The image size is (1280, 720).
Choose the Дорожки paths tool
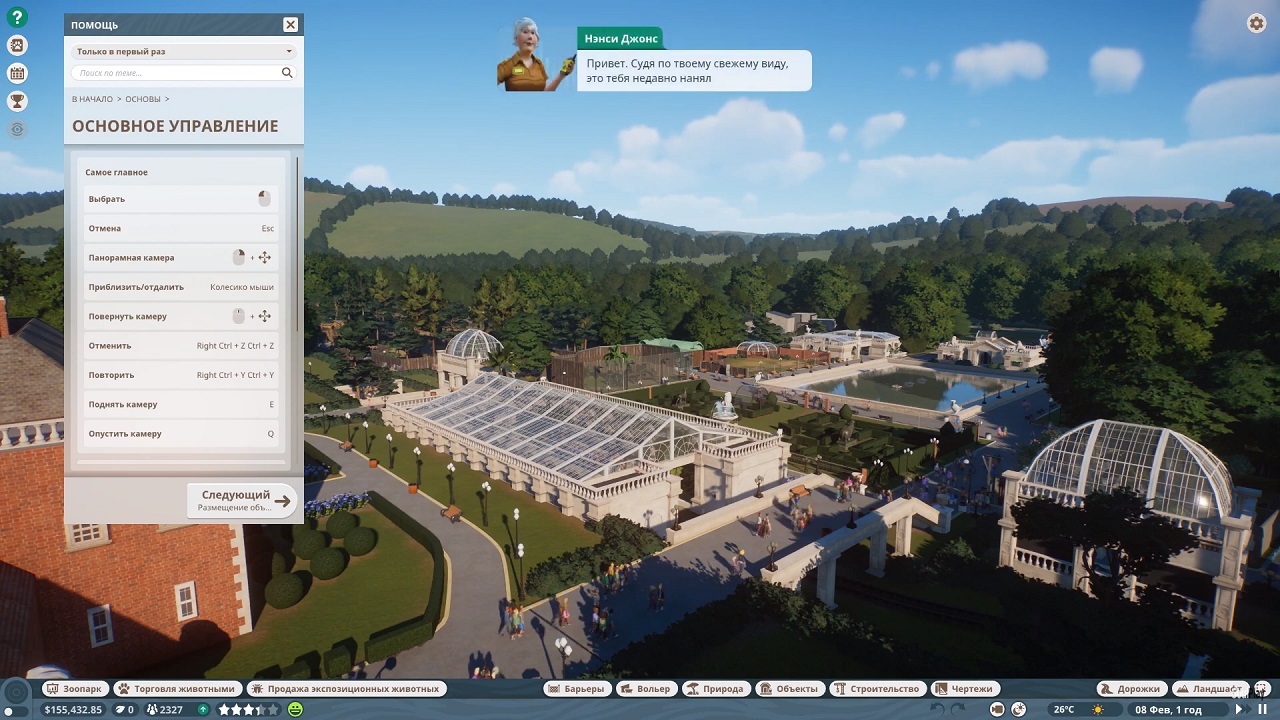pos(1132,689)
